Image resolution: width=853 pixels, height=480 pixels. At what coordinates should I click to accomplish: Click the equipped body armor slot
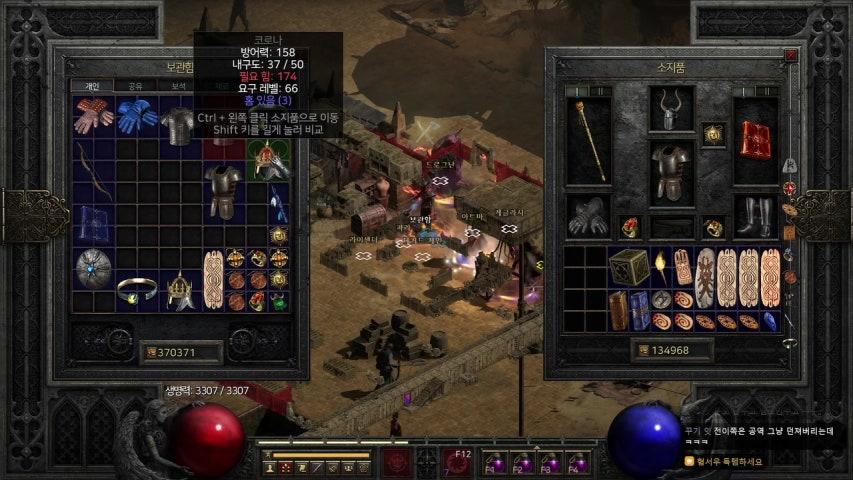pos(671,171)
